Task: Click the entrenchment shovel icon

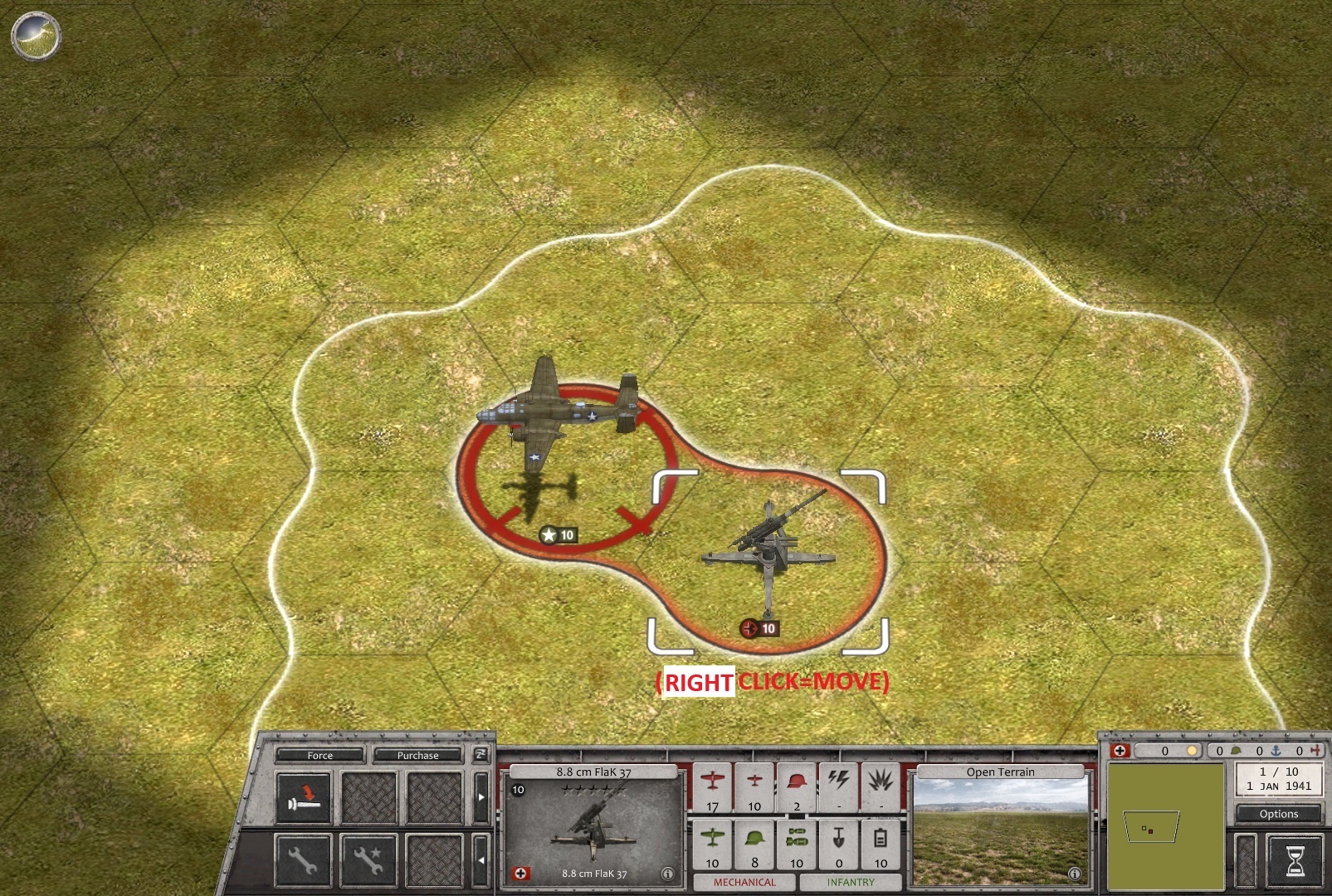Action: 839,838
